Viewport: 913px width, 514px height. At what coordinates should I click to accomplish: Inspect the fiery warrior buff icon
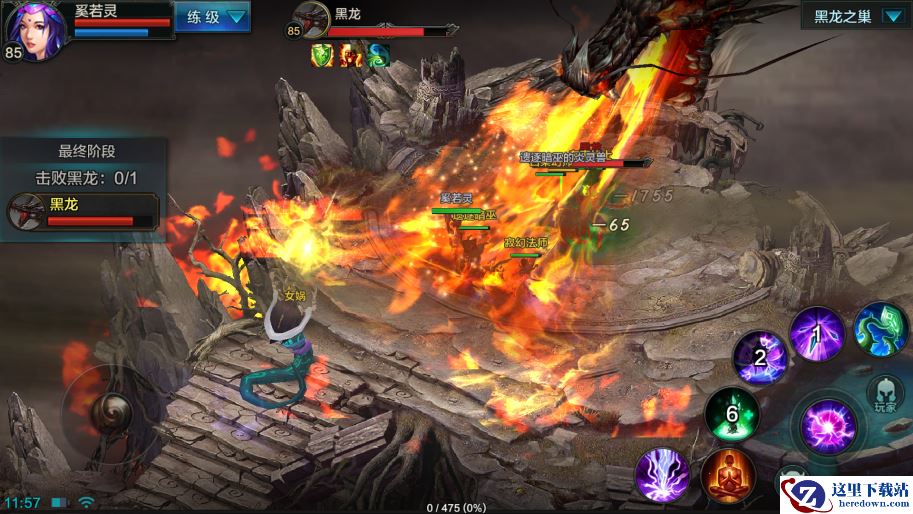(350, 56)
